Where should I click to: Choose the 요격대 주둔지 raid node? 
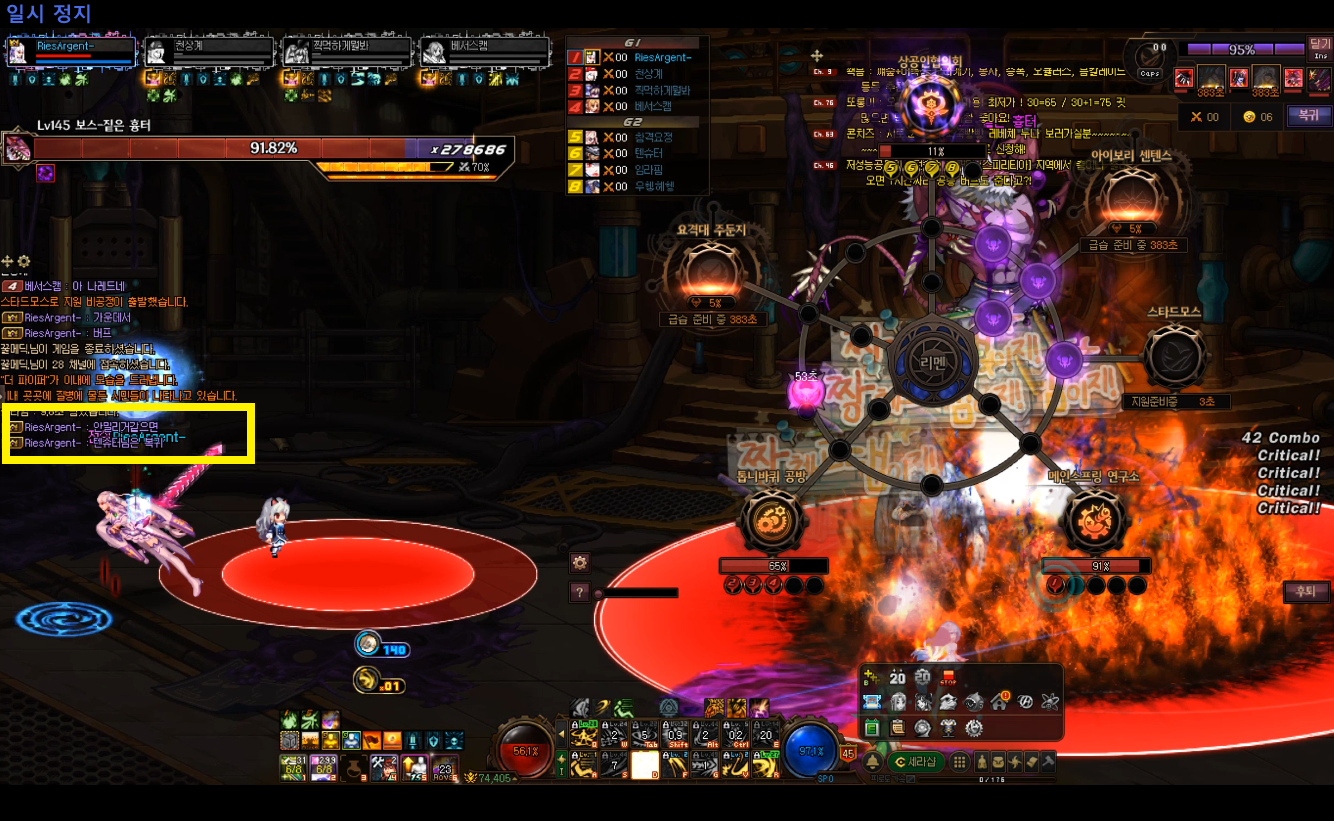704,273
